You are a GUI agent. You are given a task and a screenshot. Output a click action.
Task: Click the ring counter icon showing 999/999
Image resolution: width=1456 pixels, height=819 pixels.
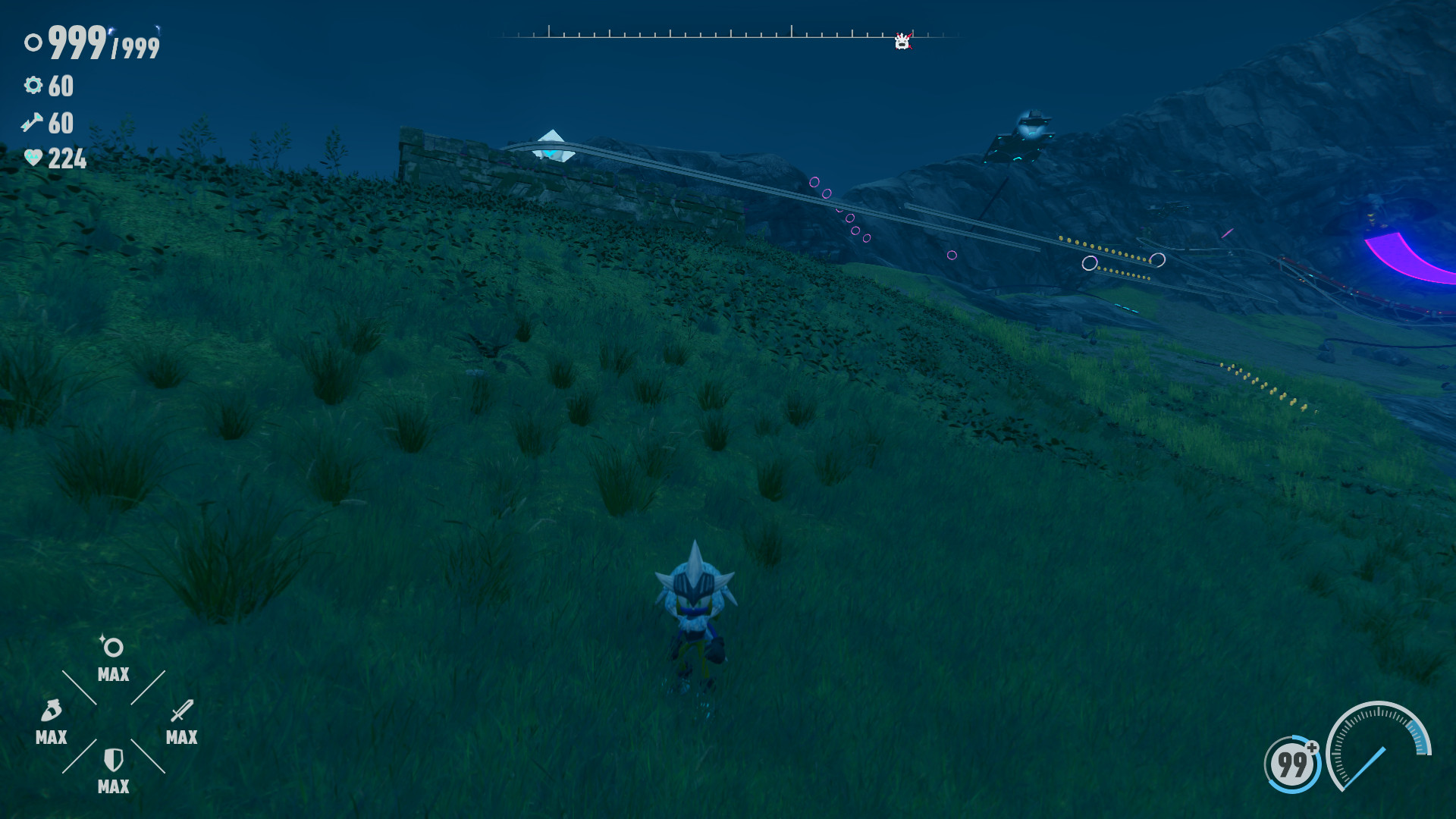(33, 43)
